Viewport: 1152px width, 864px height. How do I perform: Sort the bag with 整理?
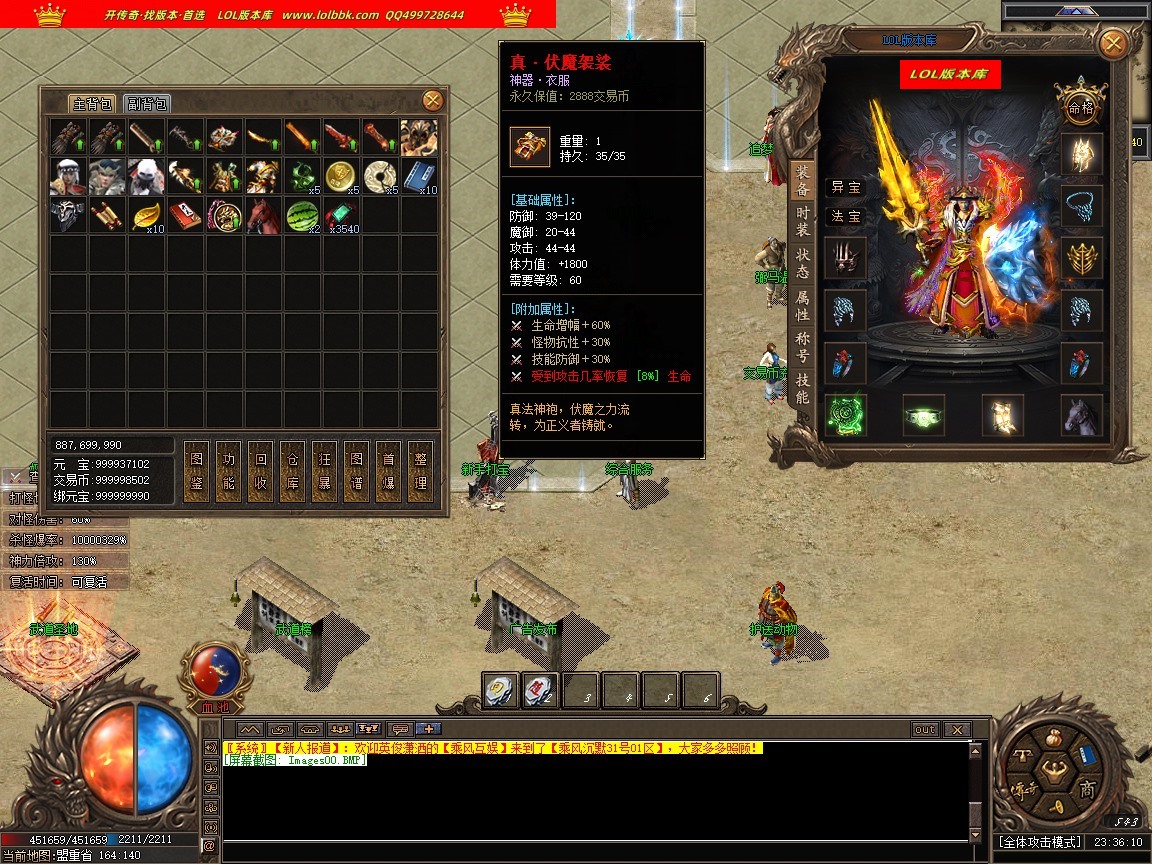pyautogui.click(x=420, y=470)
